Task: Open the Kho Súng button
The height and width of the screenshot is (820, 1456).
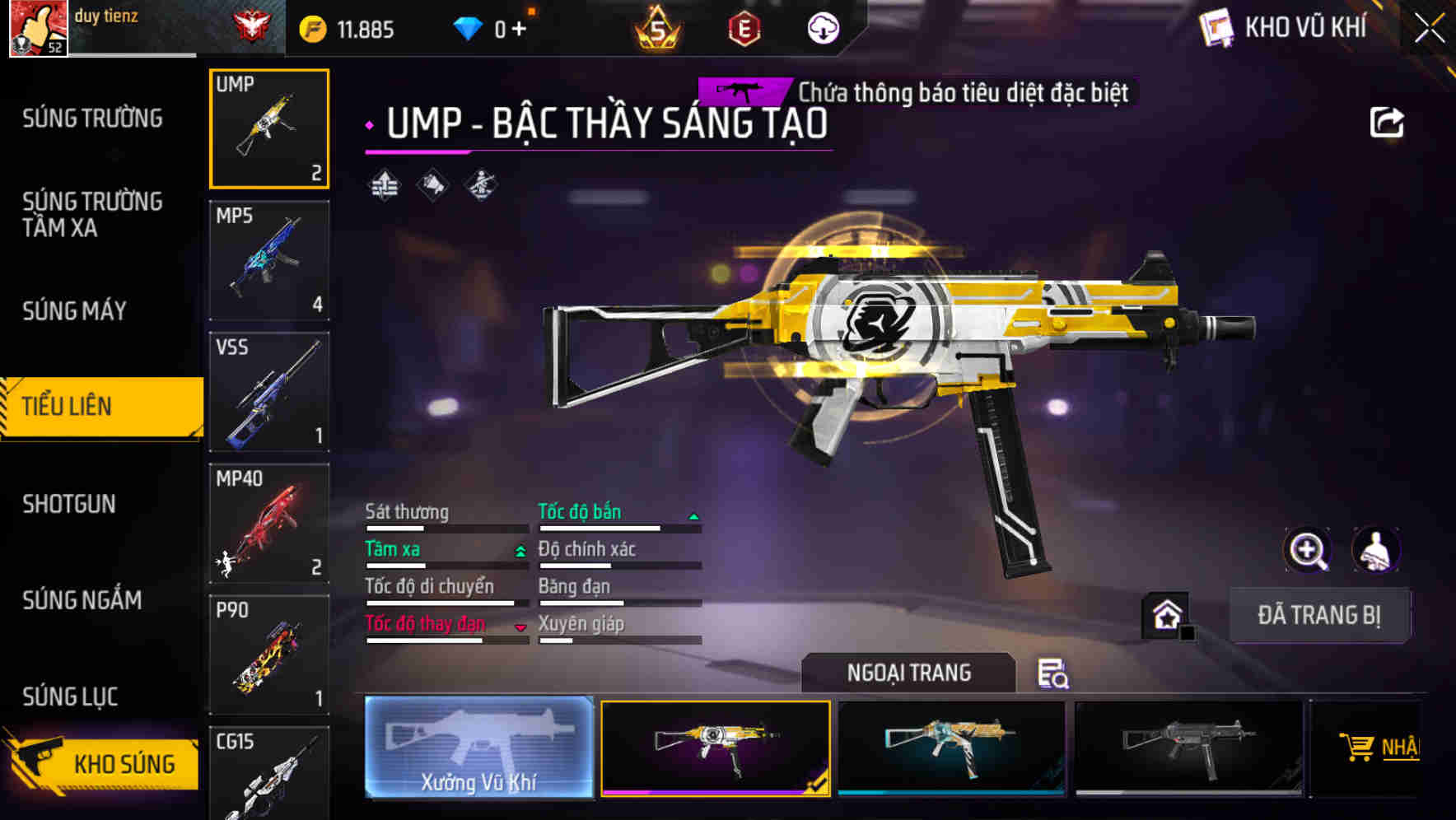Action: coord(103,763)
